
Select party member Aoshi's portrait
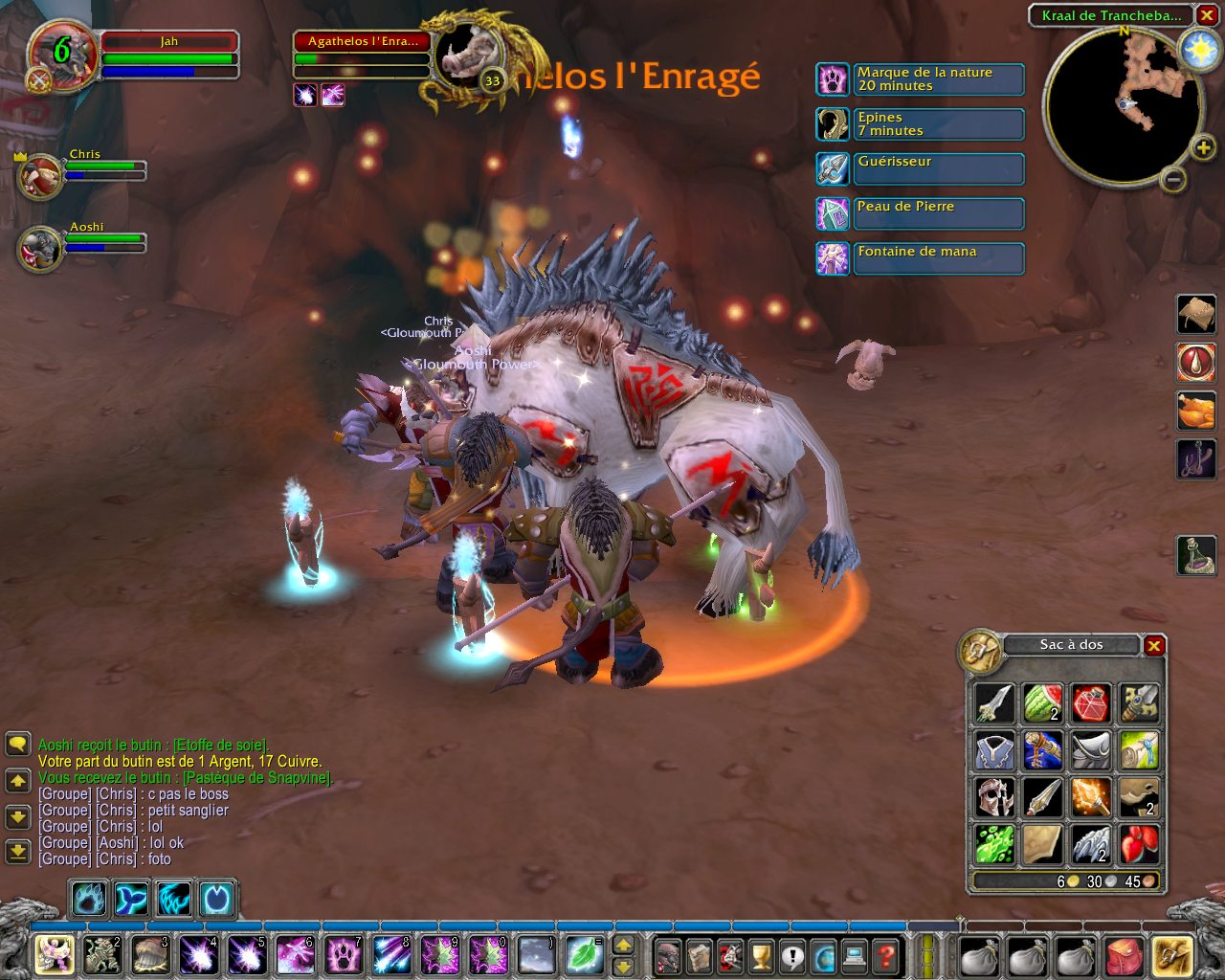(40, 249)
